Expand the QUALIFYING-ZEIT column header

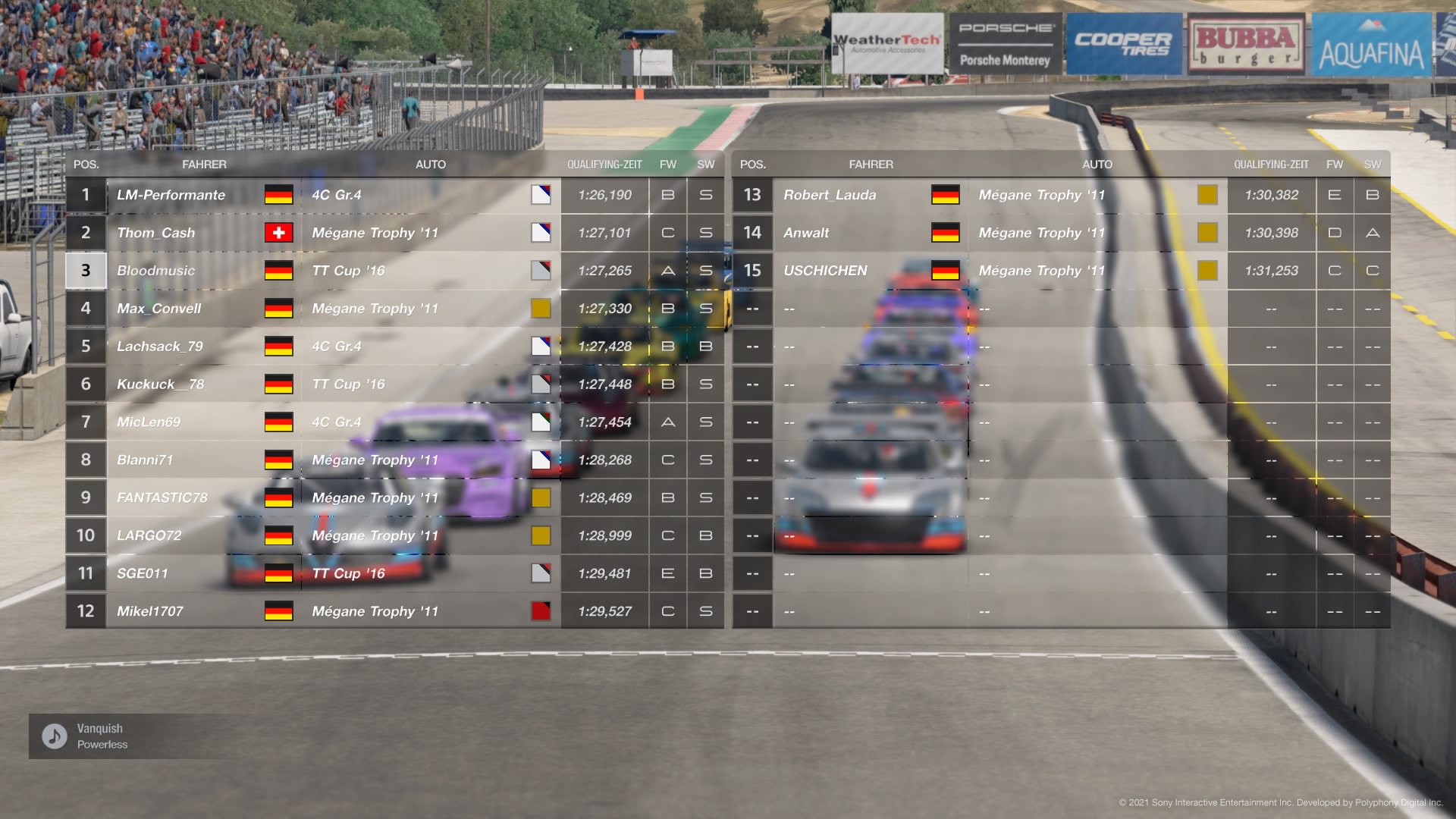point(604,164)
